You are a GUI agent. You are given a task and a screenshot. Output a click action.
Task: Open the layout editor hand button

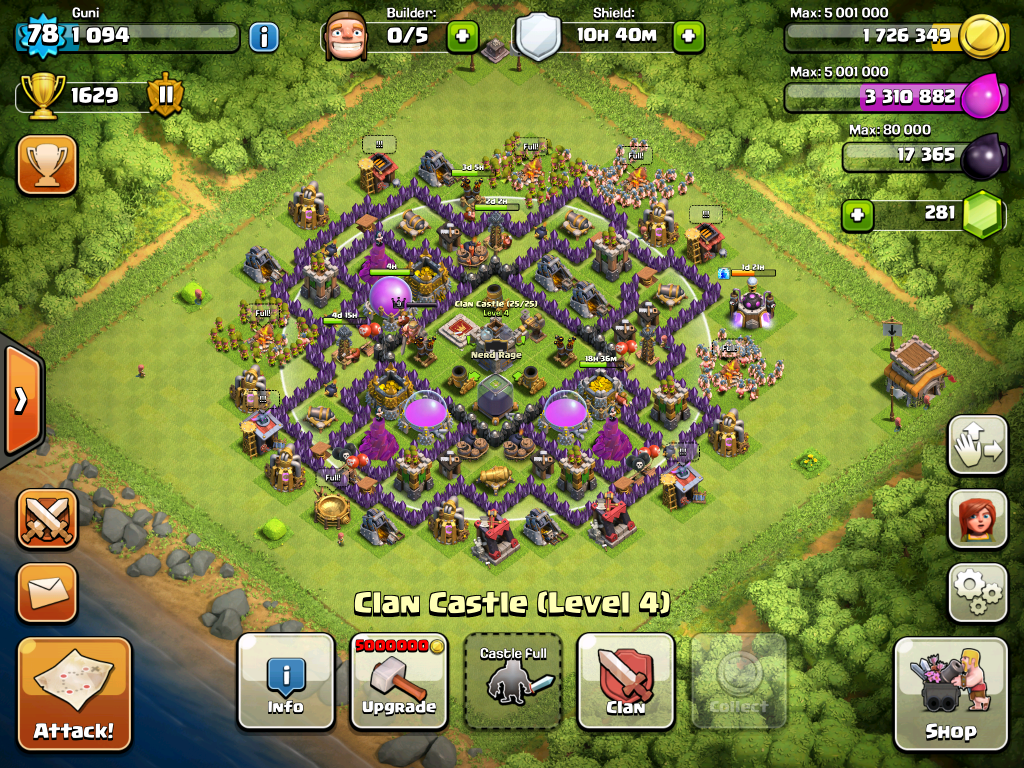(x=977, y=444)
